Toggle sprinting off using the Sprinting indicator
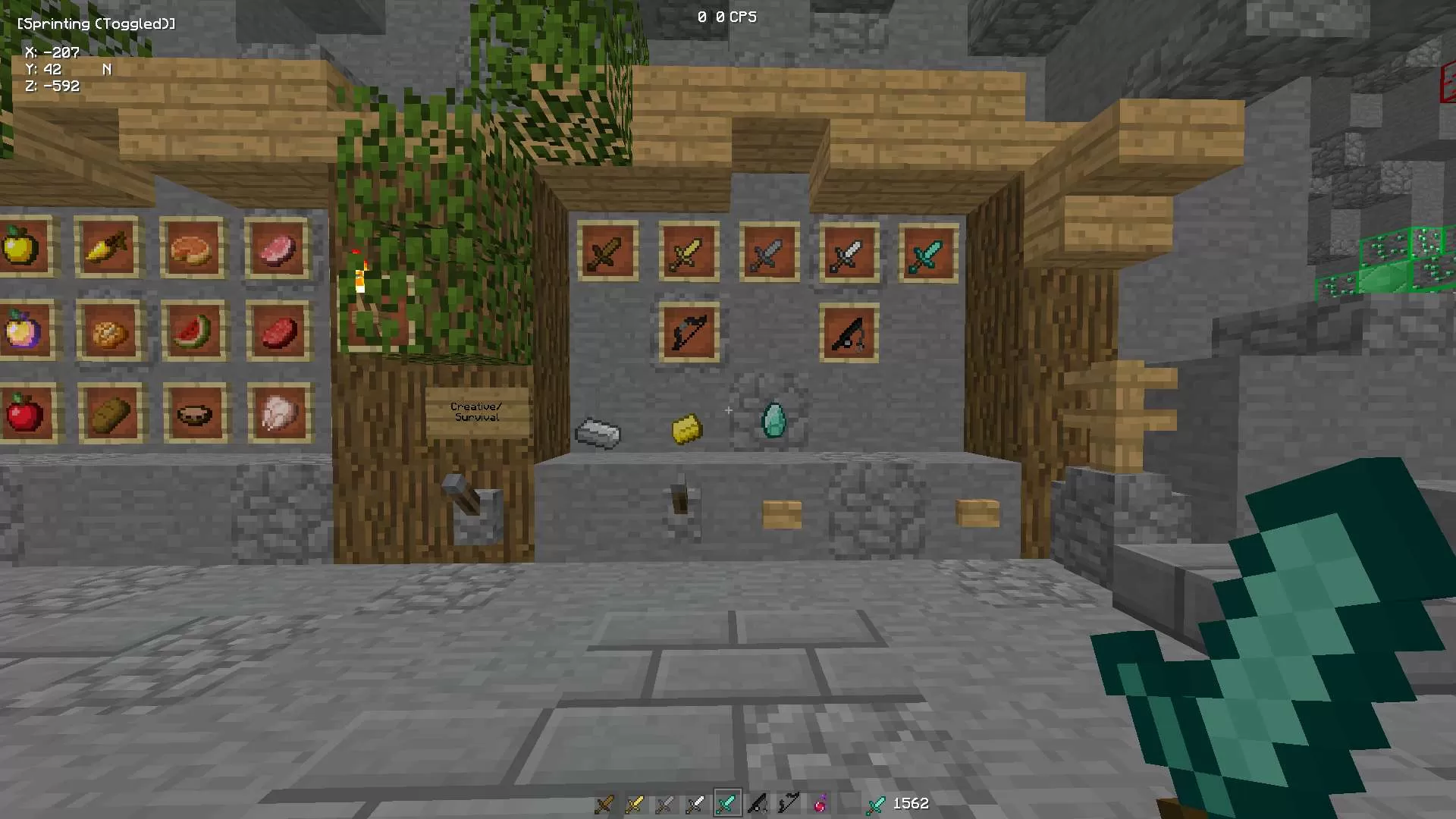Image resolution: width=1456 pixels, height=819 pixels. (x=96, y=24)
